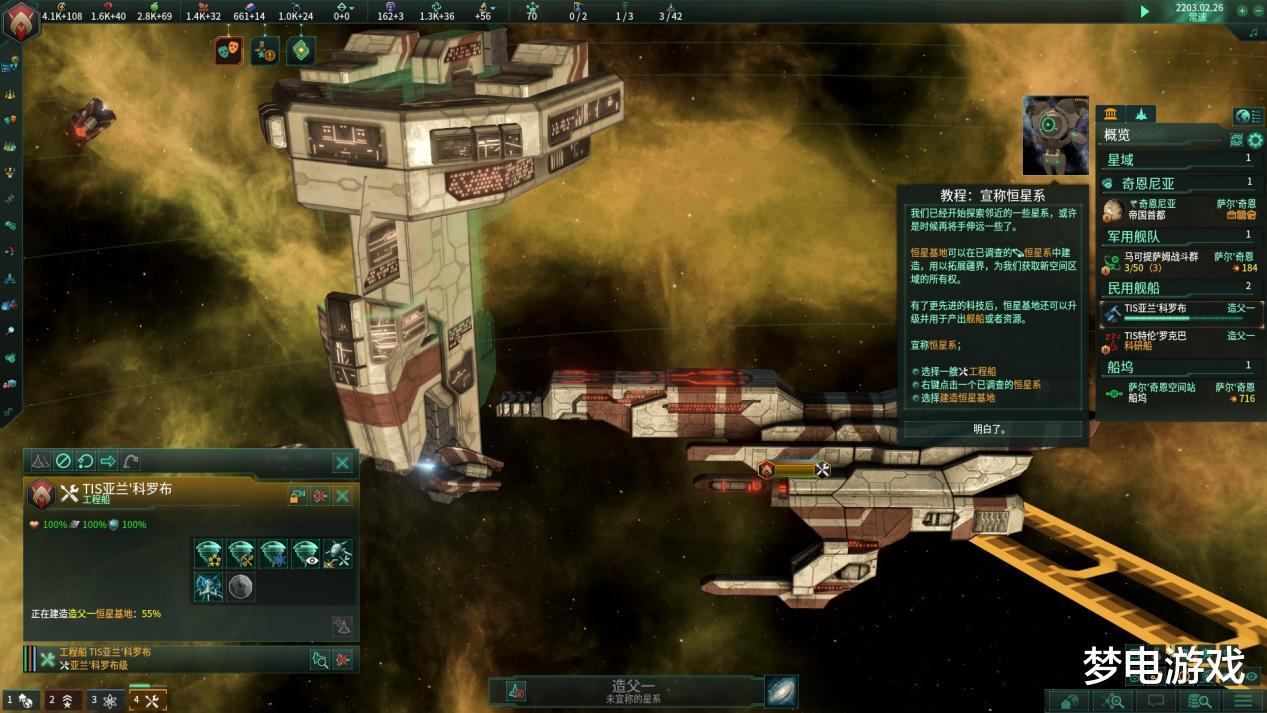Select control group 1 at the bottom left

(x=21, y=700)
